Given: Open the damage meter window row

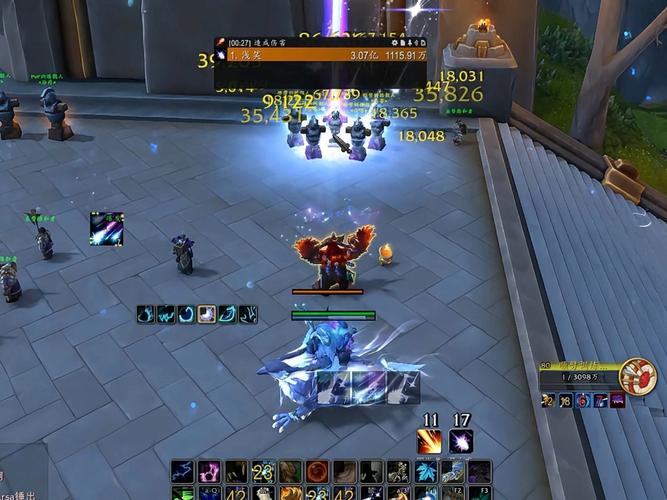Looking at the screenshot, I should point(320,55).
